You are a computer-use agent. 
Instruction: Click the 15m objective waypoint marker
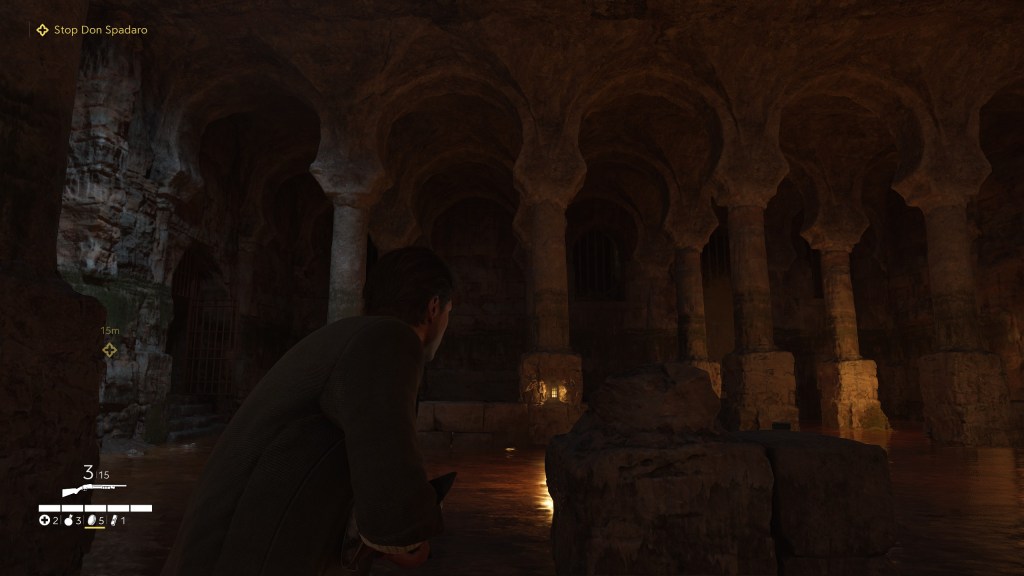click(110, 349)
